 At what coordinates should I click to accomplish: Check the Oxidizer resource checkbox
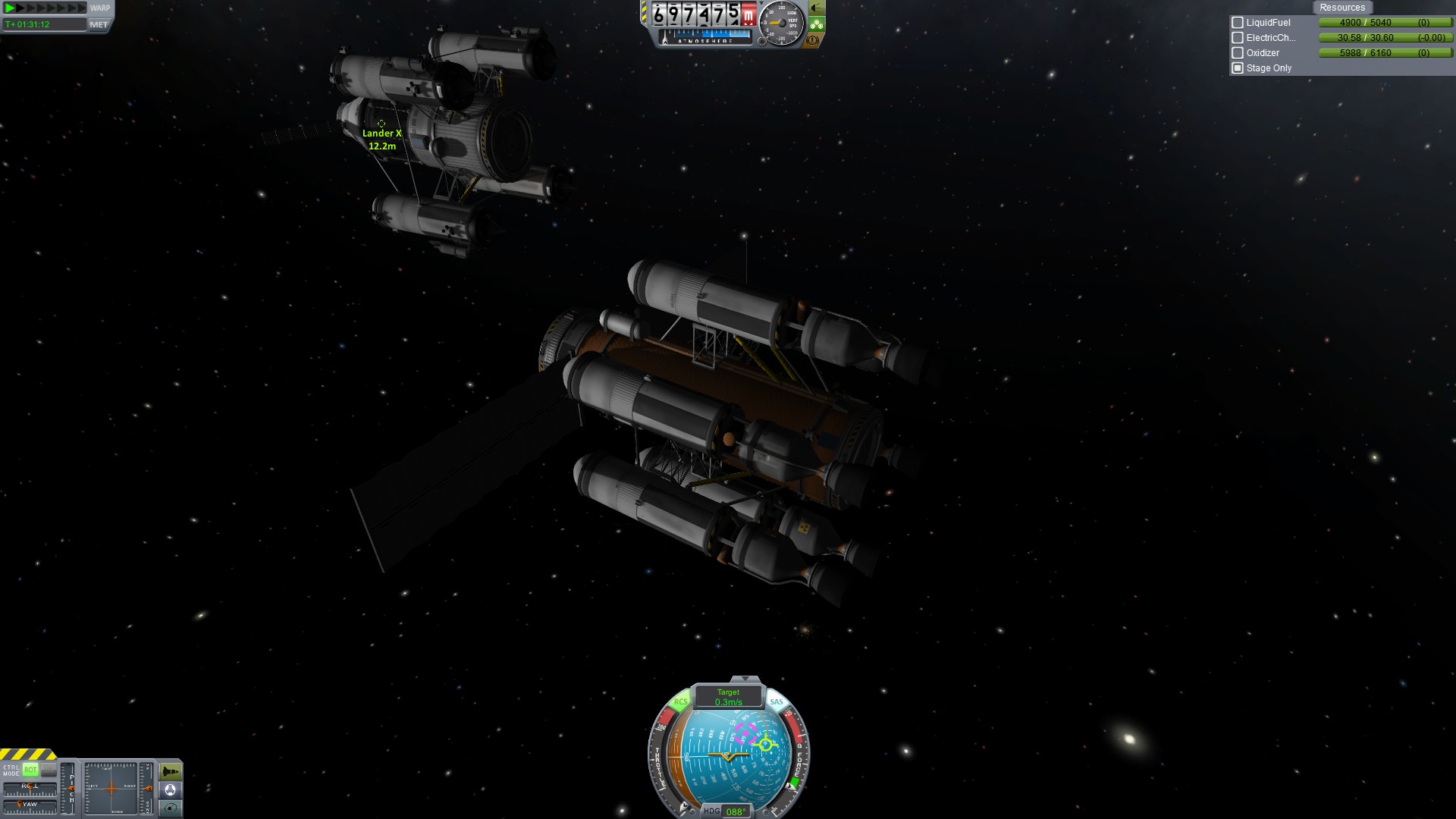(1238, 53)
